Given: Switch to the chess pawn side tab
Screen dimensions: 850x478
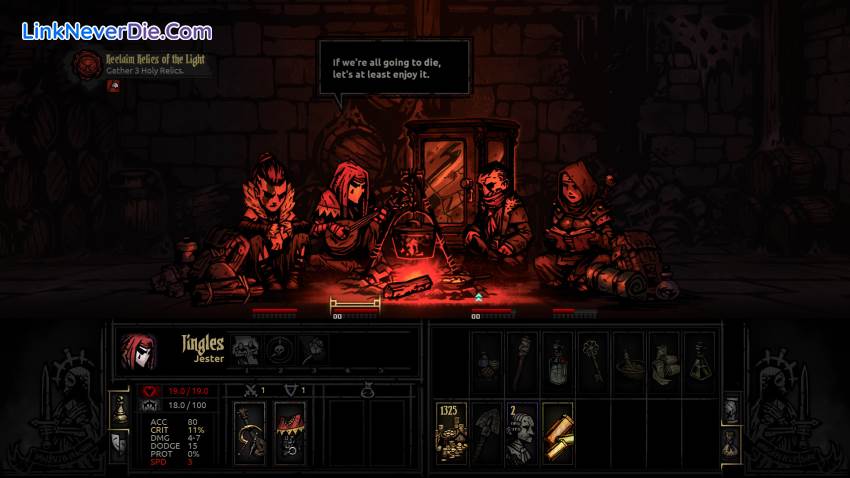Looking at the screenshot, I should tap(118, 407).
